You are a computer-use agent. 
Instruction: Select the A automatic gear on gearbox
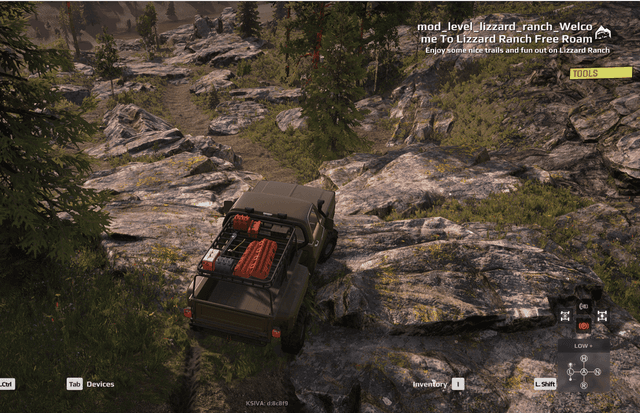pos(583,371)
